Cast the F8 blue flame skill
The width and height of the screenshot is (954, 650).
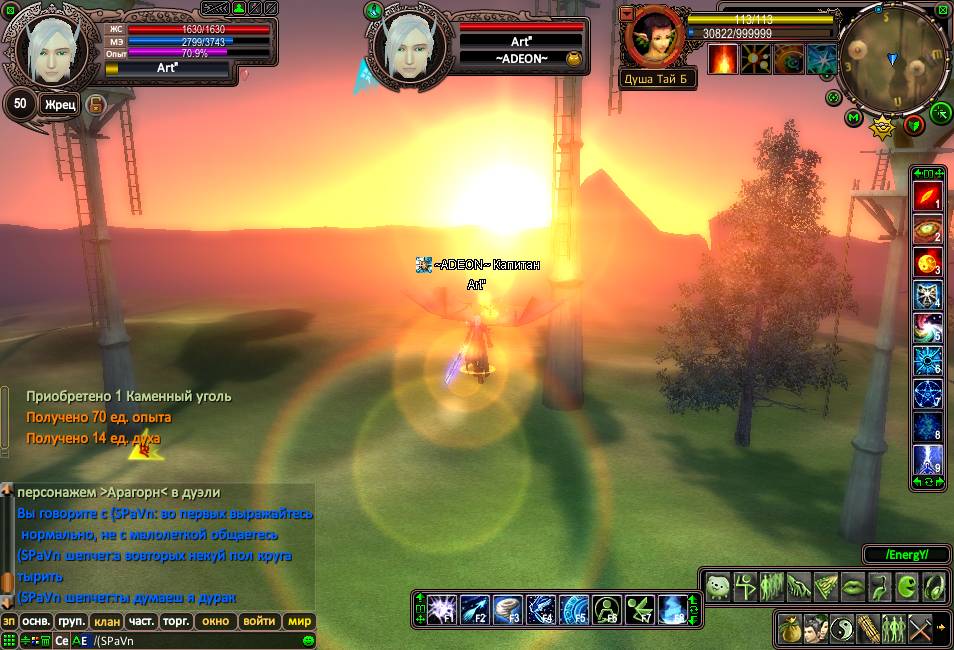[x=673, y=606]
